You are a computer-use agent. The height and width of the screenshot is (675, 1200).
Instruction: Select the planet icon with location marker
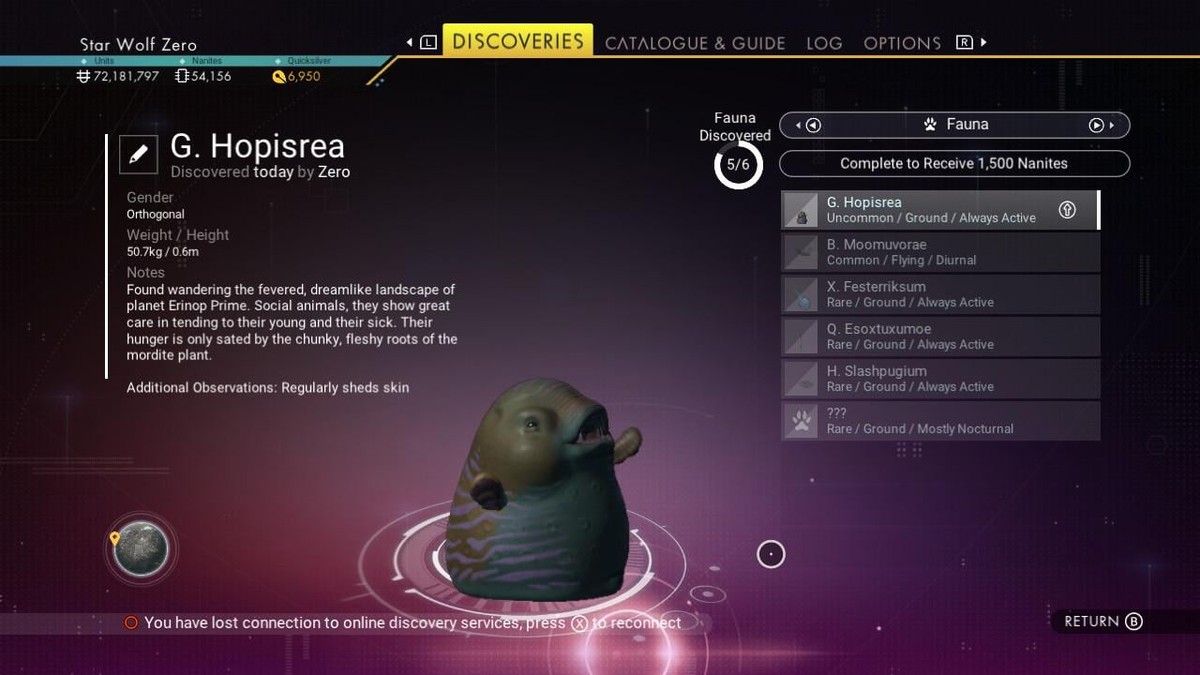point(141,549)
